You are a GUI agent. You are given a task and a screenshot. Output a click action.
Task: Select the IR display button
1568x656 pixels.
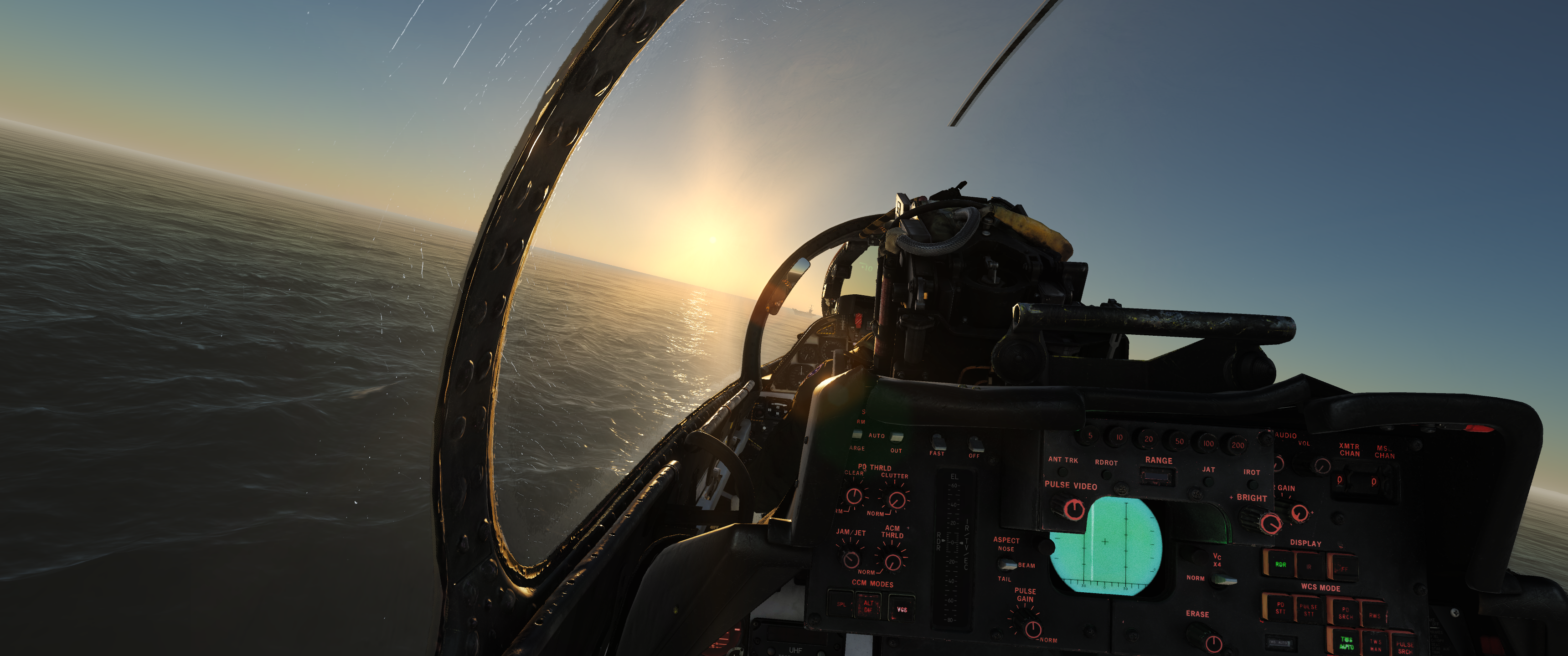pyautogui.click(x=1309, y=567)
